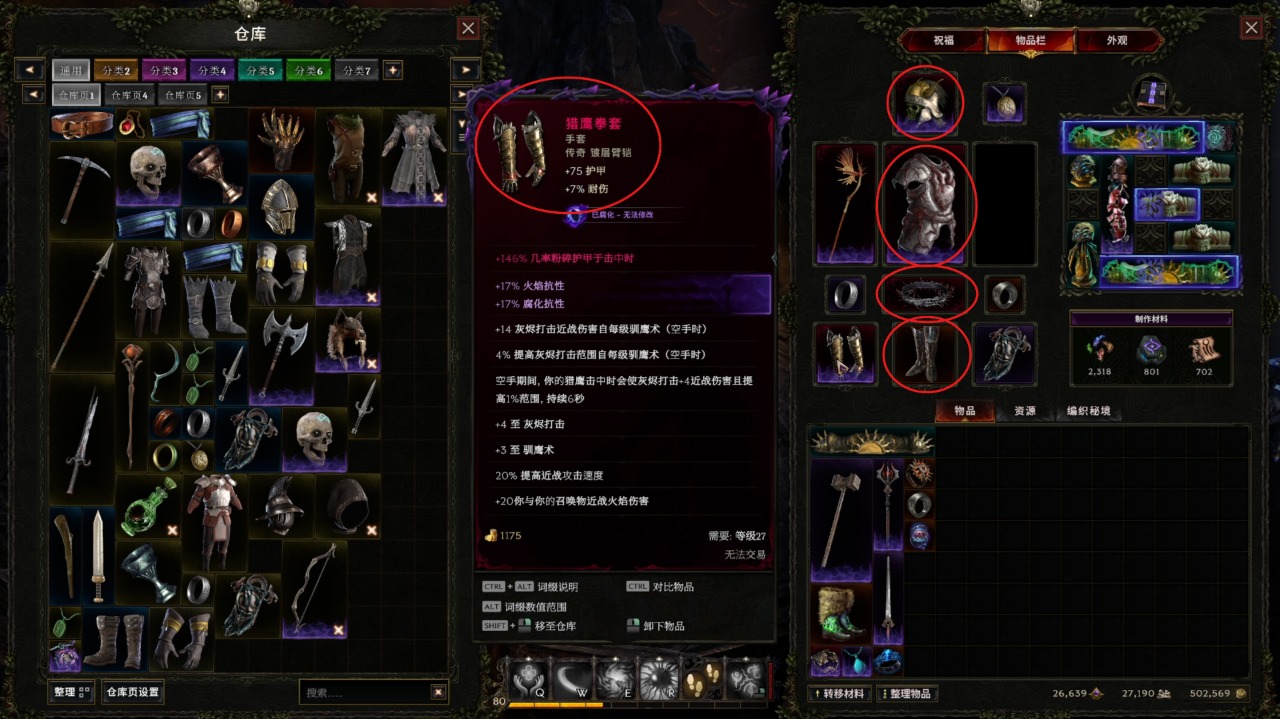1280x719 pixels.
Task: Select the equipped gauntlets slot
Action: coord(845,354)
